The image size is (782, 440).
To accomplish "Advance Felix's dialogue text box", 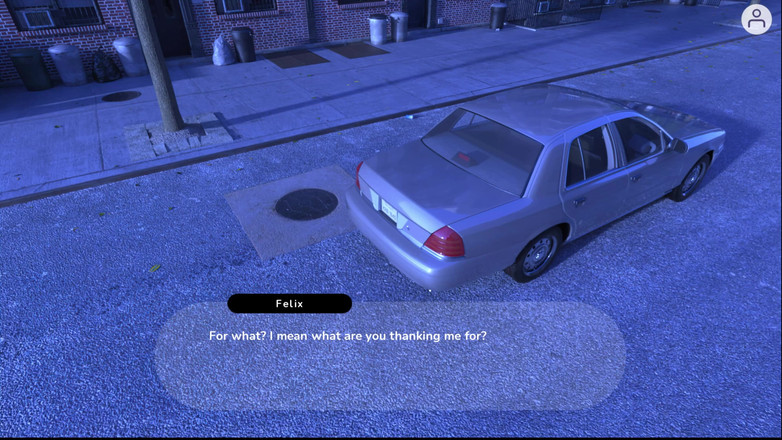I will 389,356.
